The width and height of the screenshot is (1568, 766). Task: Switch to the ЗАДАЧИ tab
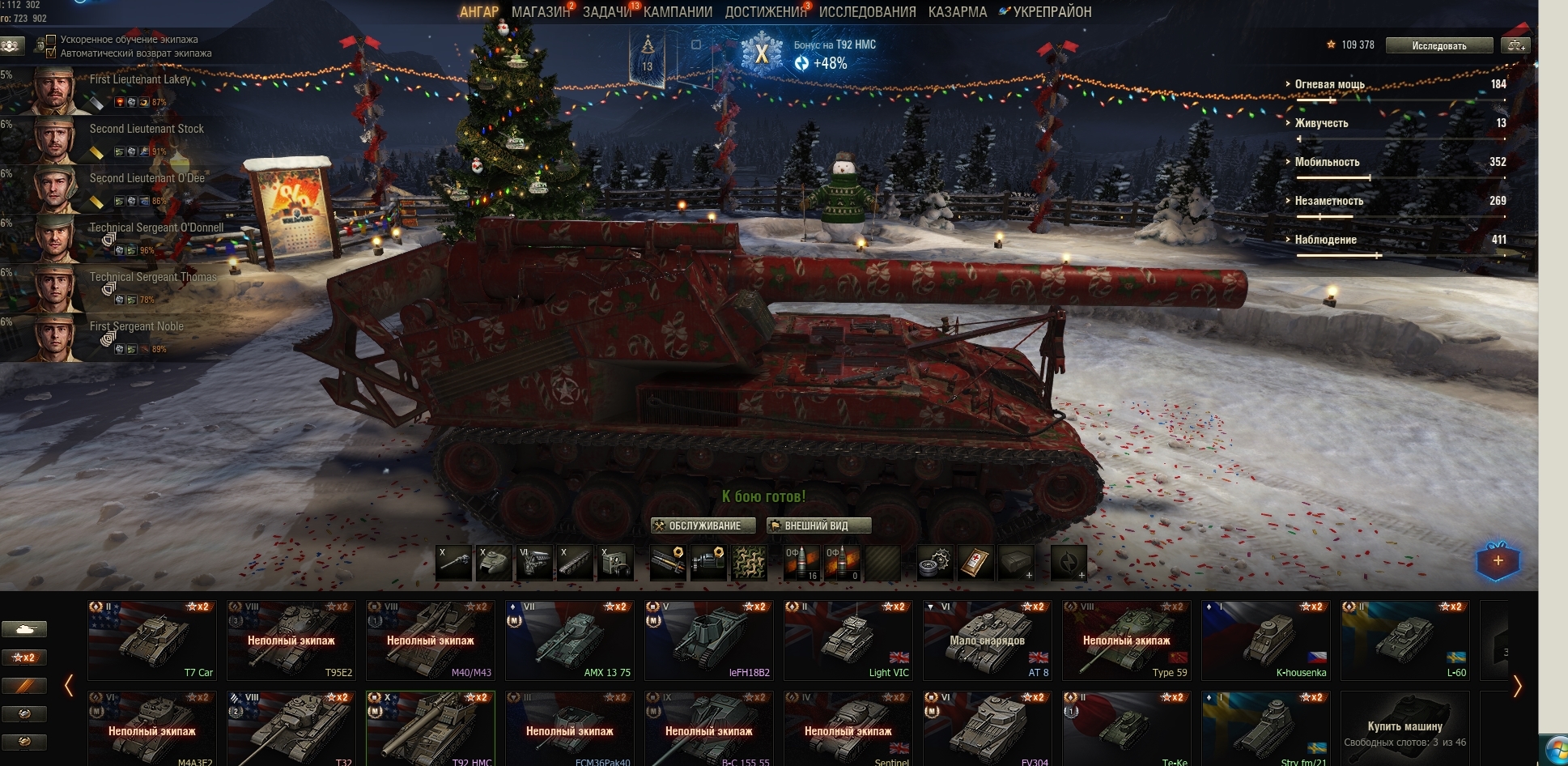point(606,12)
